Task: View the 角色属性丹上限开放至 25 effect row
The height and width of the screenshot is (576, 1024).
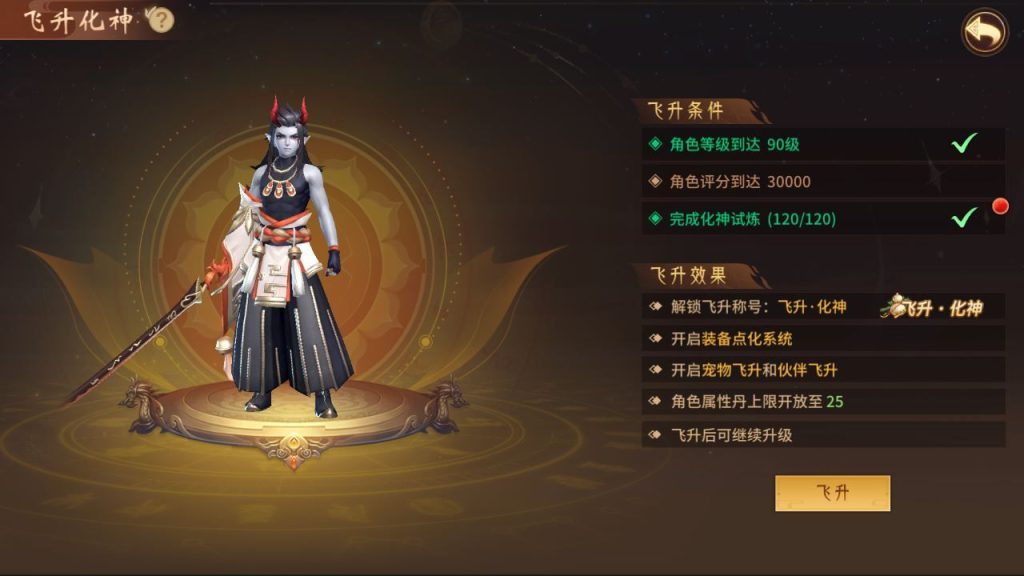Action: tap(822, 402)
